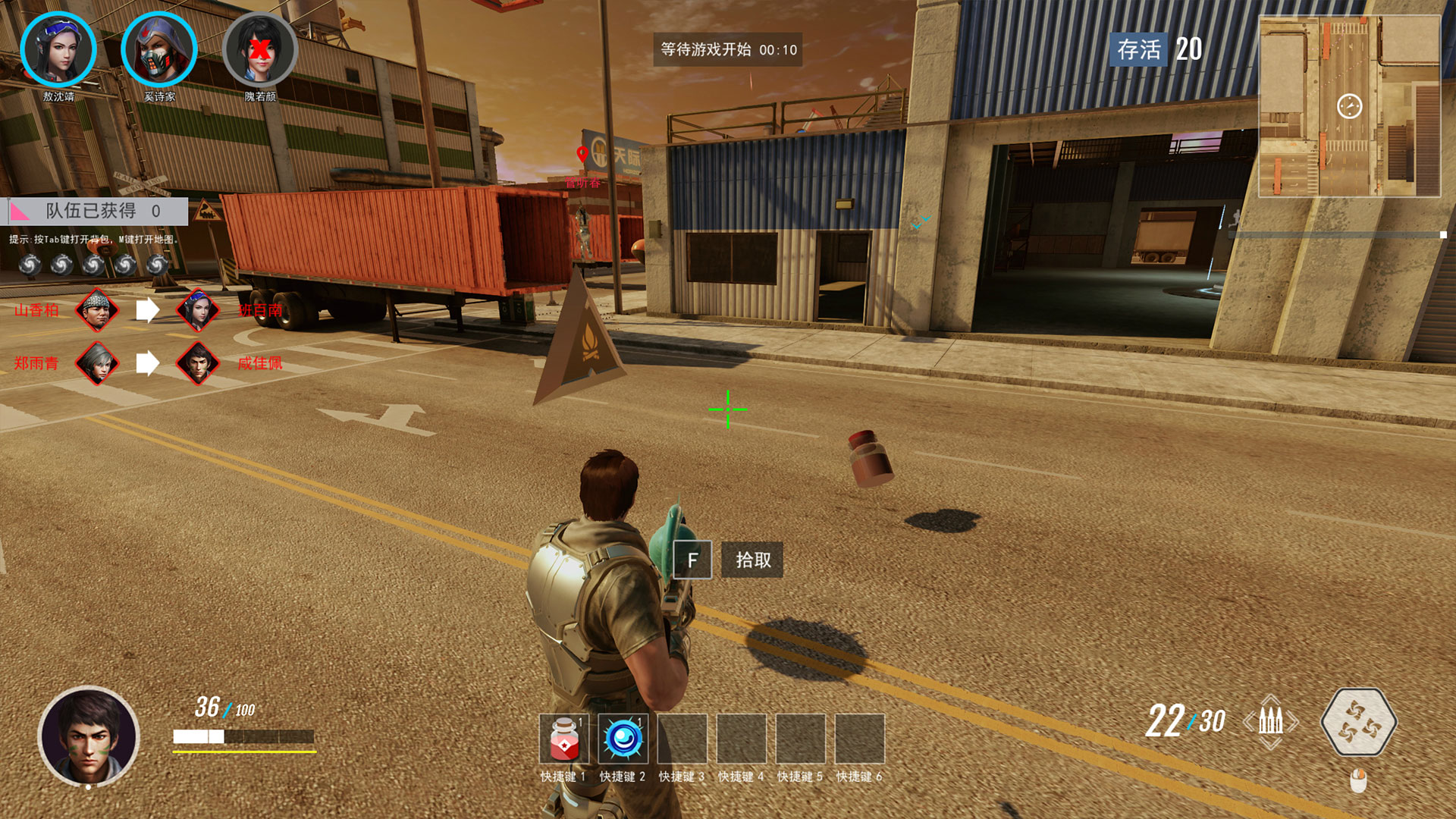Select teammate 敖沈靖's portrait
The height and width of the screenshot is (819, 1456).
pos(58,51)
